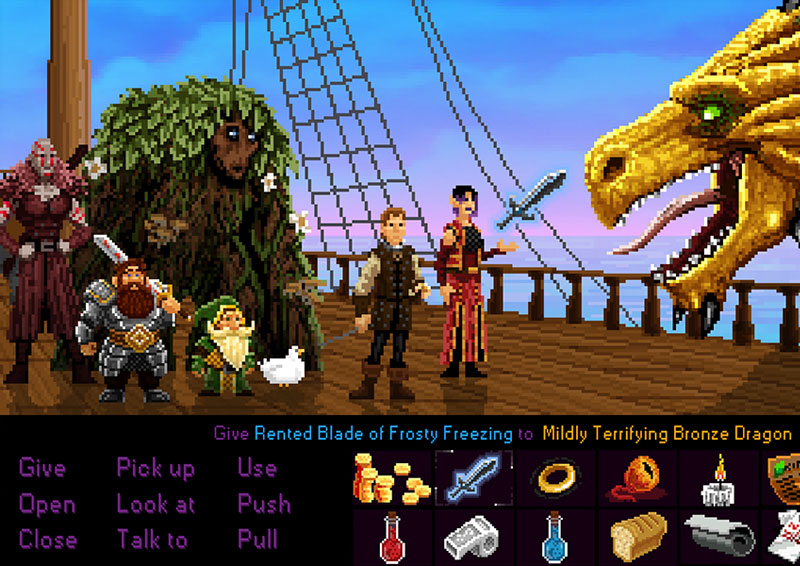Viewport: 800px width, 566px height.
Task: Select the loaf of bread
Action: point(637,537)
